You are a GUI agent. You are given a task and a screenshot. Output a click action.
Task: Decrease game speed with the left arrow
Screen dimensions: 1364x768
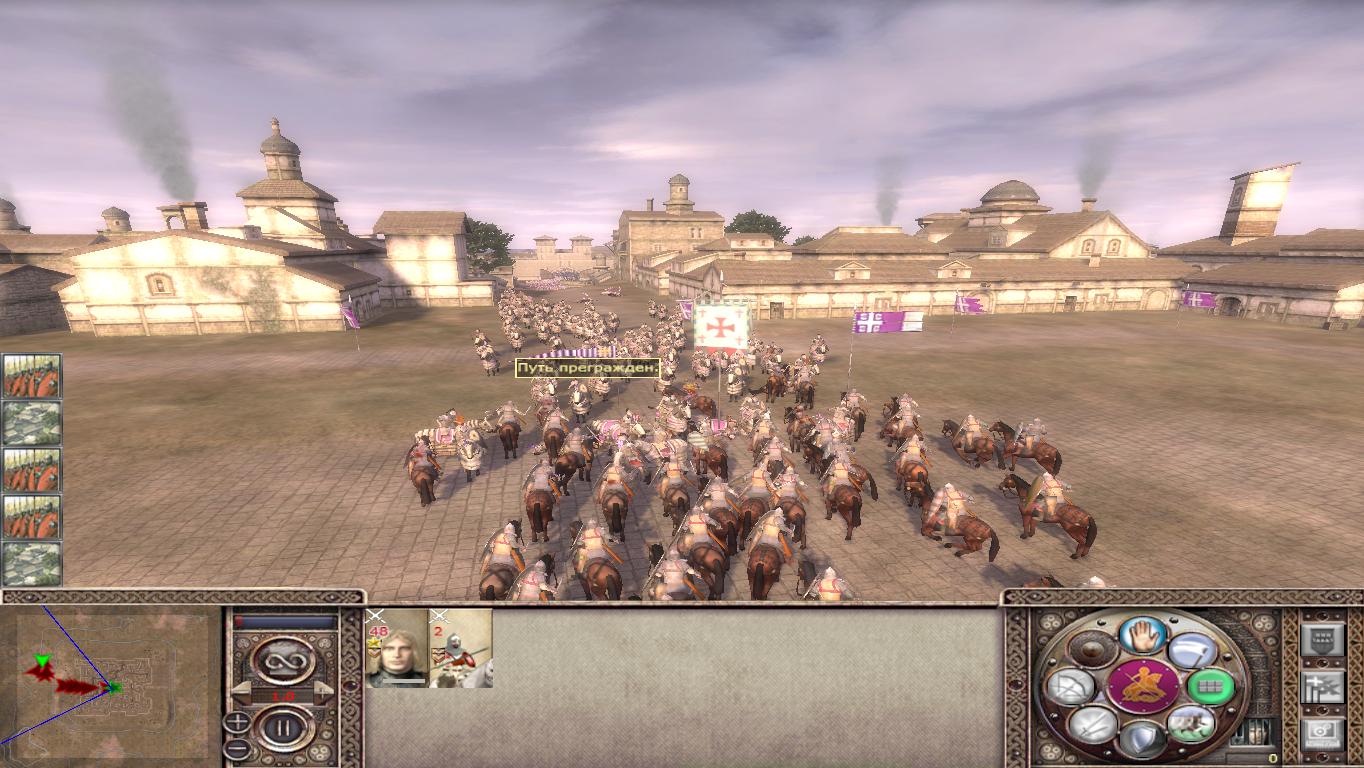240,694
